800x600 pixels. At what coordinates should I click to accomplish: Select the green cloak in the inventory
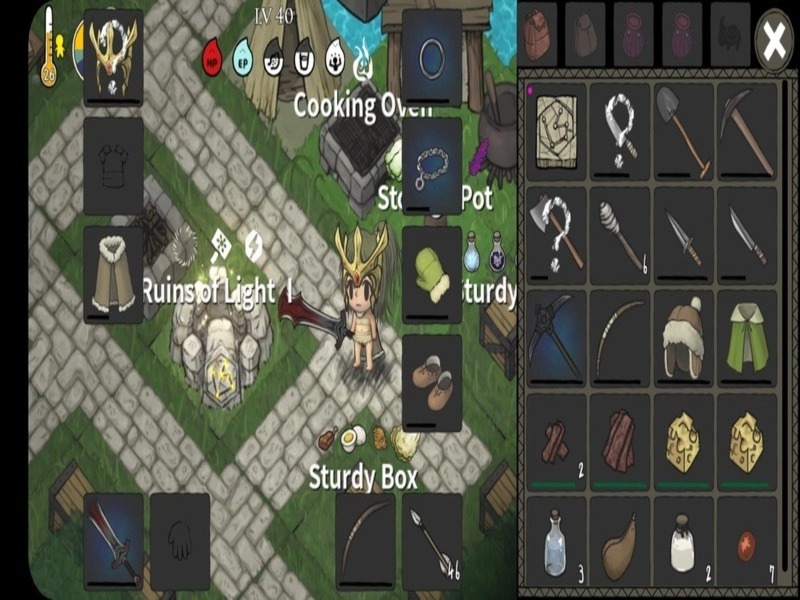tap(748, 337)
